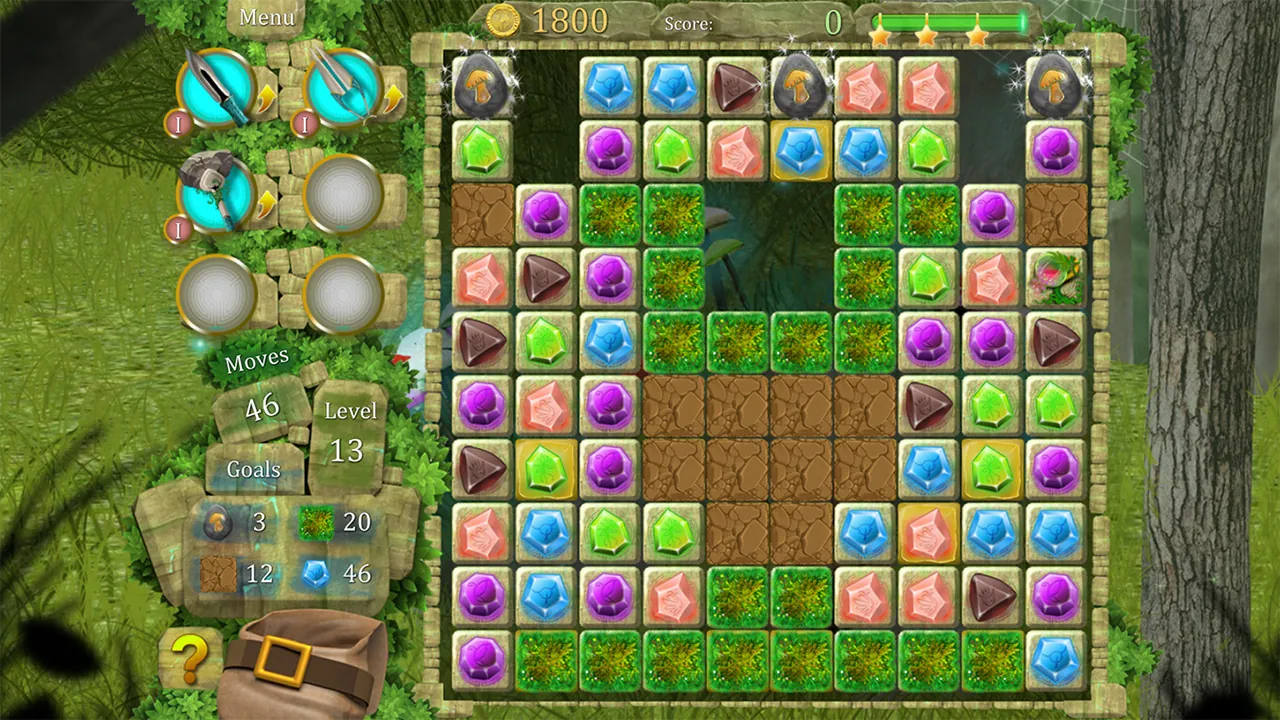Click the grass patch goal icon
The image size is (1280, 720).
coord(317,522)
